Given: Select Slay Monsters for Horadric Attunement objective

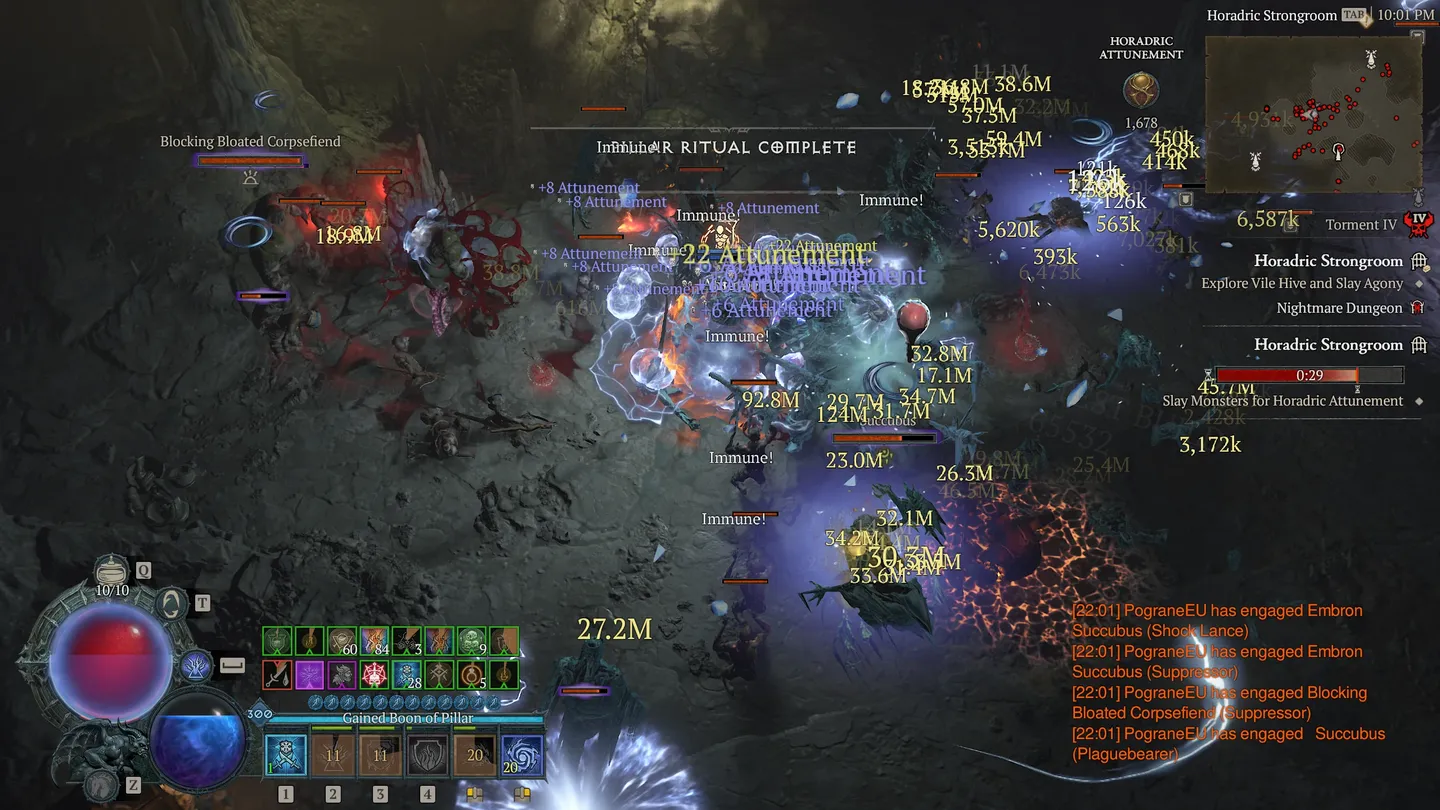Looking at the screenshot, I should pos(1282,401).
